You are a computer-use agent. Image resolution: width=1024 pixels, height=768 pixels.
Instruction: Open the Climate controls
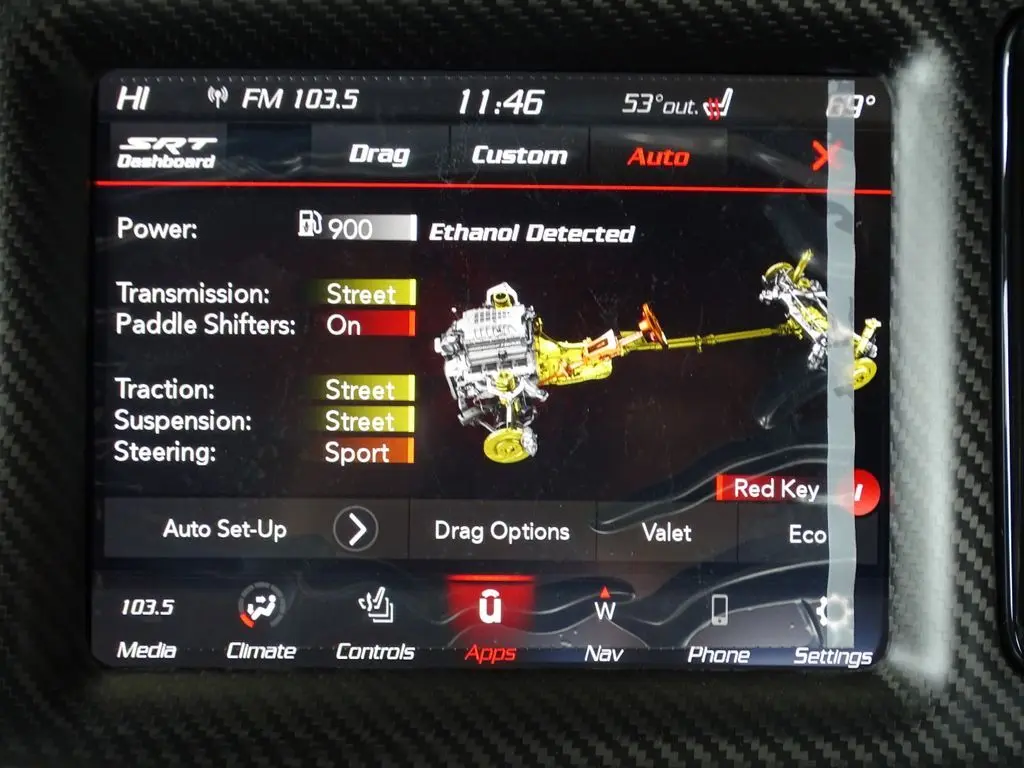261,626
